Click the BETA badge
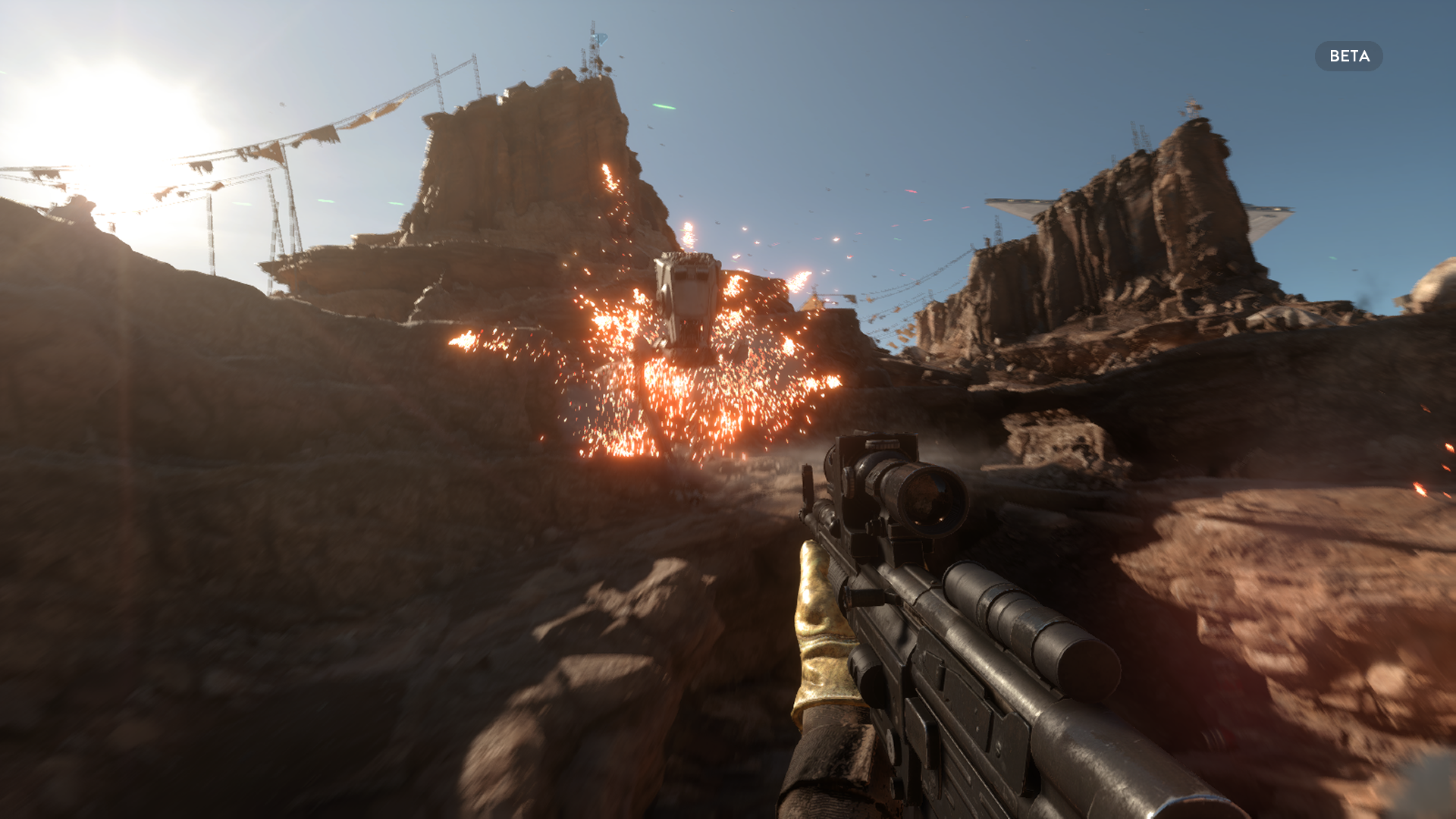Viewport: 1456px width, 819px height. [1348, 56]
